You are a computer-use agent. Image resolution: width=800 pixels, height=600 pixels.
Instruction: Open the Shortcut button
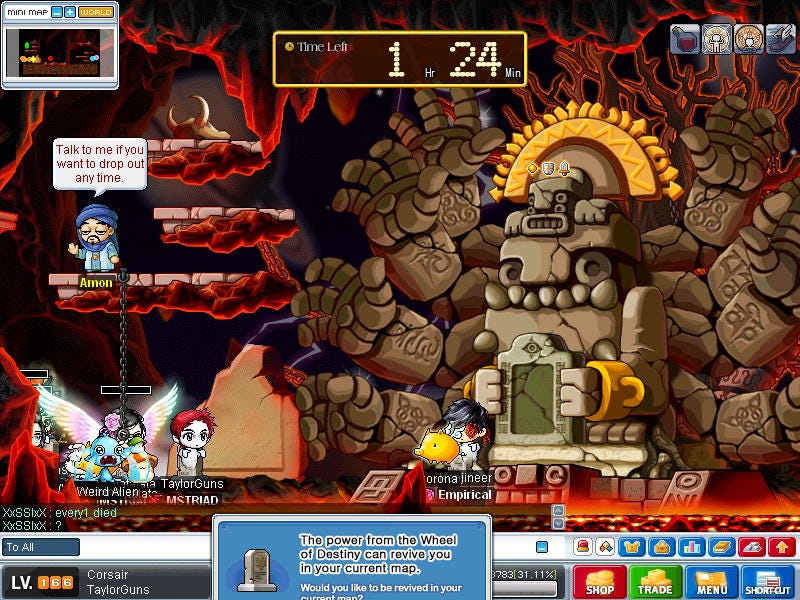tap(768, 582)
